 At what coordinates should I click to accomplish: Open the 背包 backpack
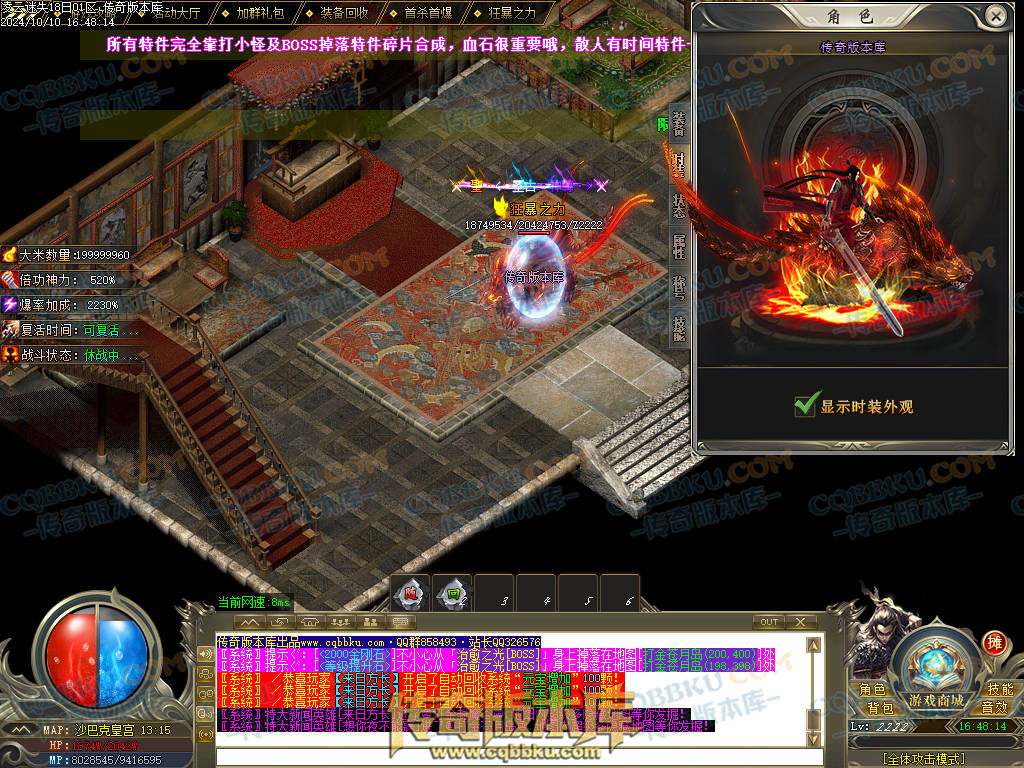[x=881, y=708]
